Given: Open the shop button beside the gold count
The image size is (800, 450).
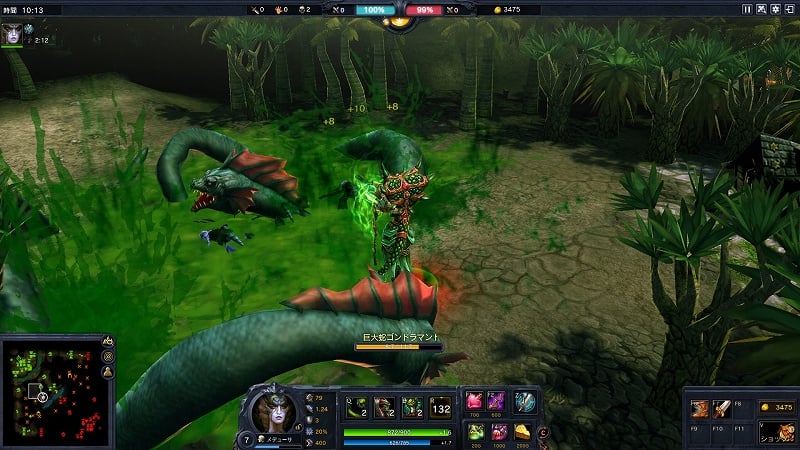Looking at the screenshot, I should tap(776, 433).
